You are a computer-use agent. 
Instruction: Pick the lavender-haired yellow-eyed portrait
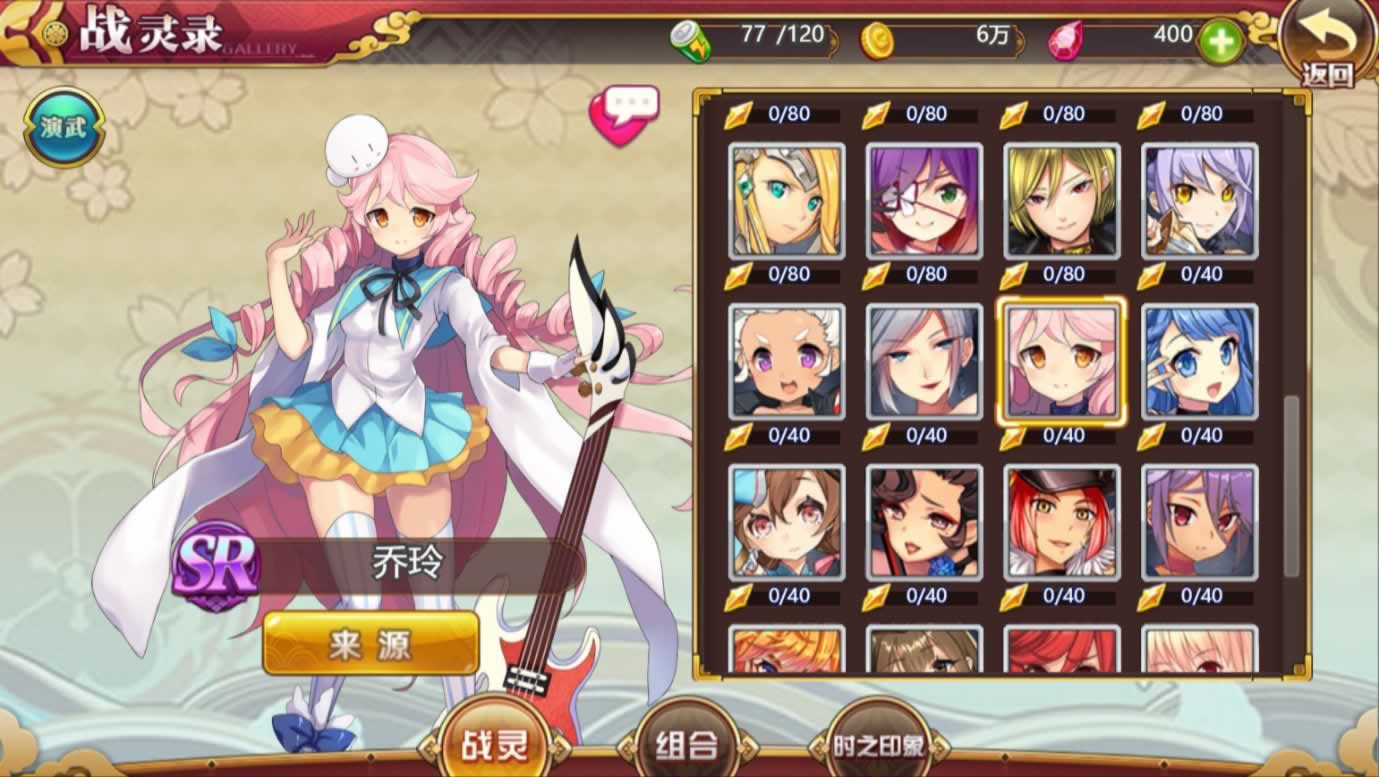1199,201
